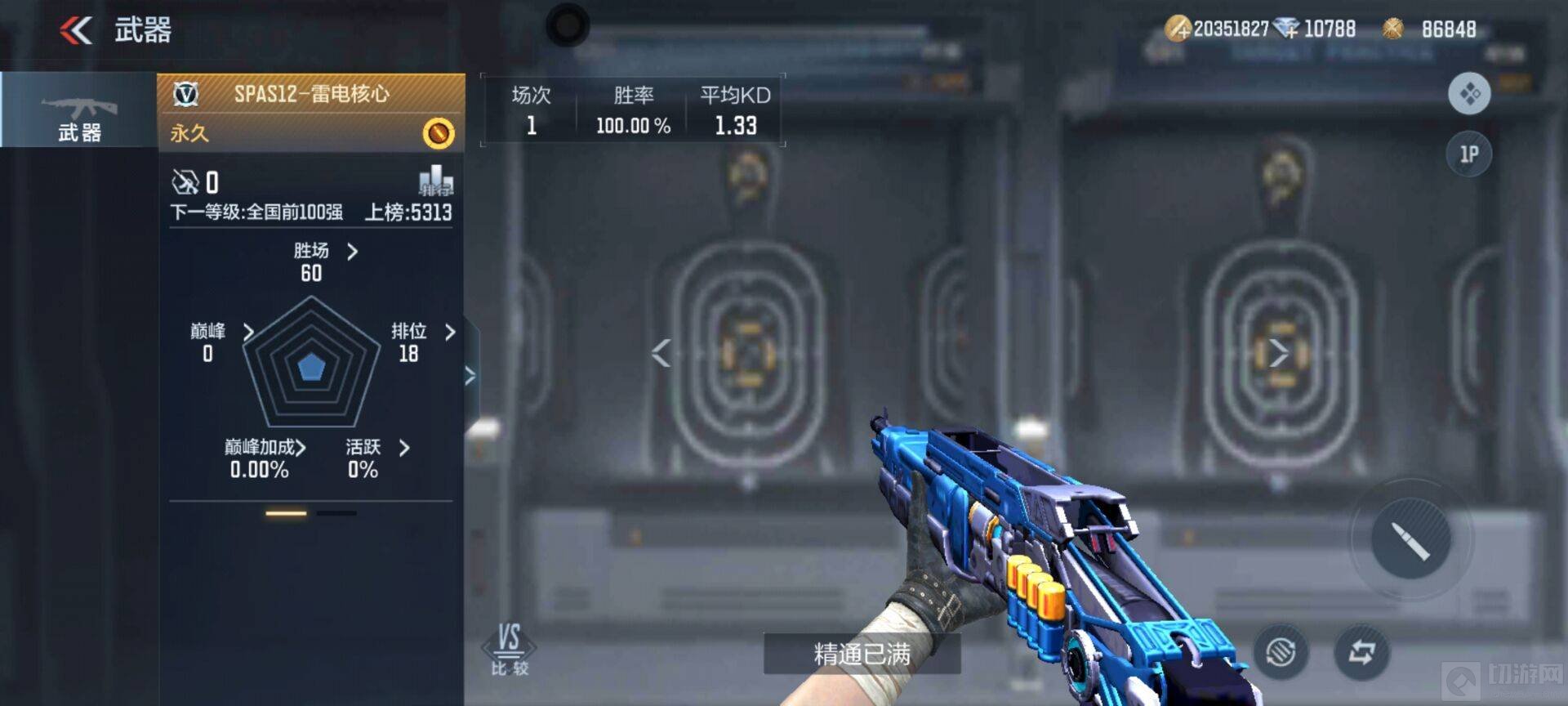Image resolution: width=1568 pixels, height=706 pixels.
Task: Open the 巅峰 peak stat arrow
Action: tap(248, 331)
